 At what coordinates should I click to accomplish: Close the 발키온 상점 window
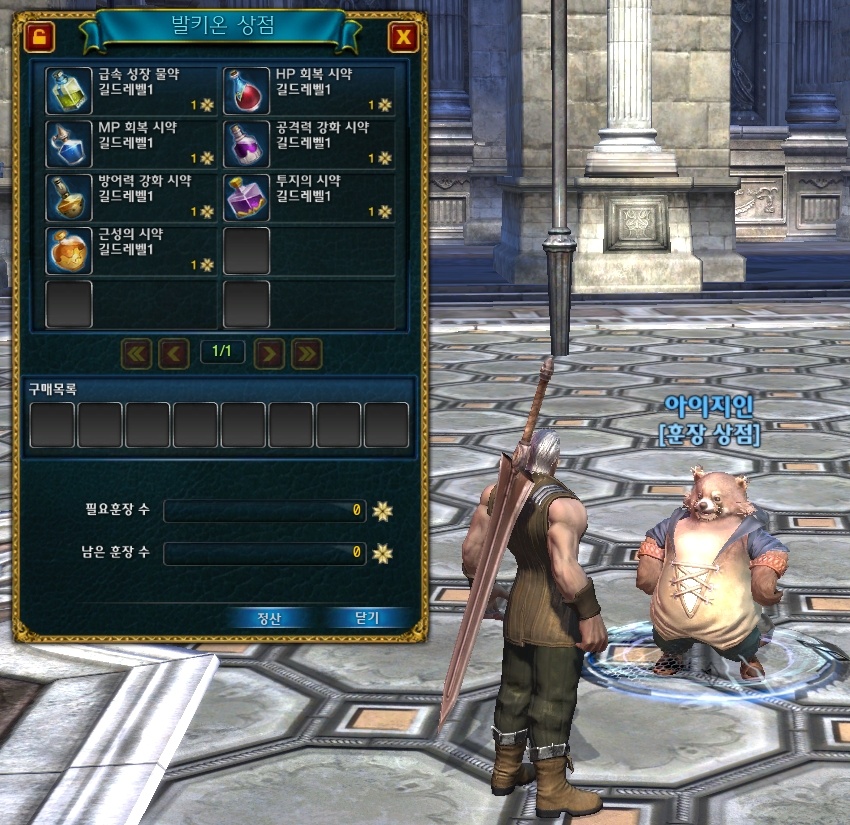(403, 38)
